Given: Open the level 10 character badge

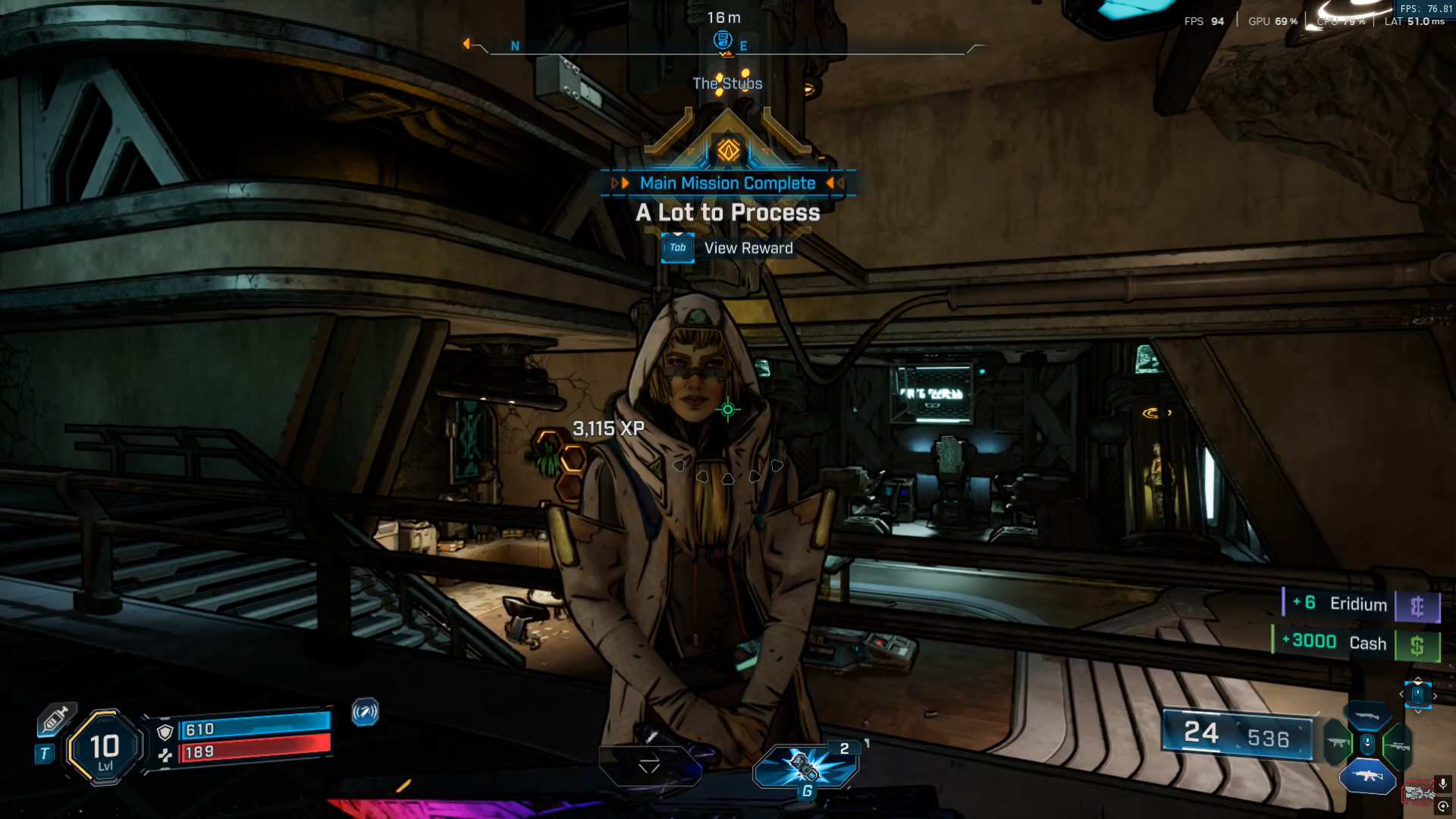Looking at the screenshot, I should pos(105,748).
